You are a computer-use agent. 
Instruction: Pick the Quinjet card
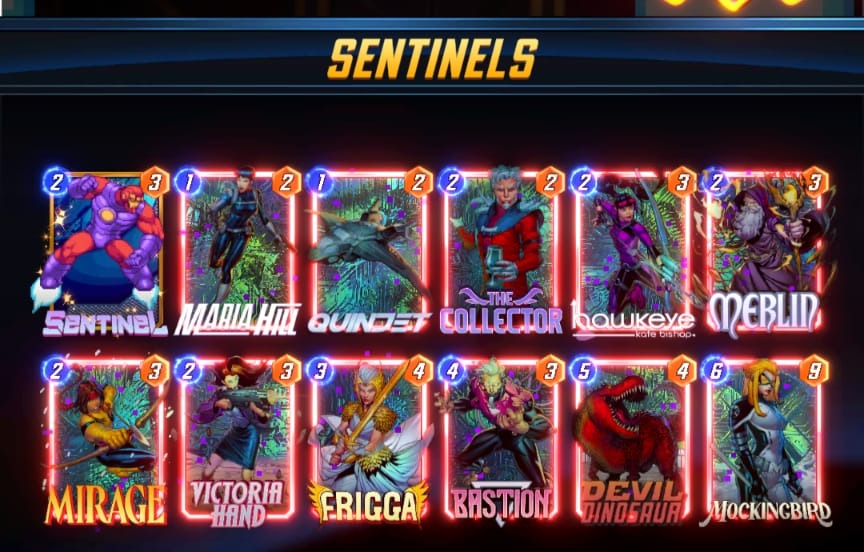369,250
